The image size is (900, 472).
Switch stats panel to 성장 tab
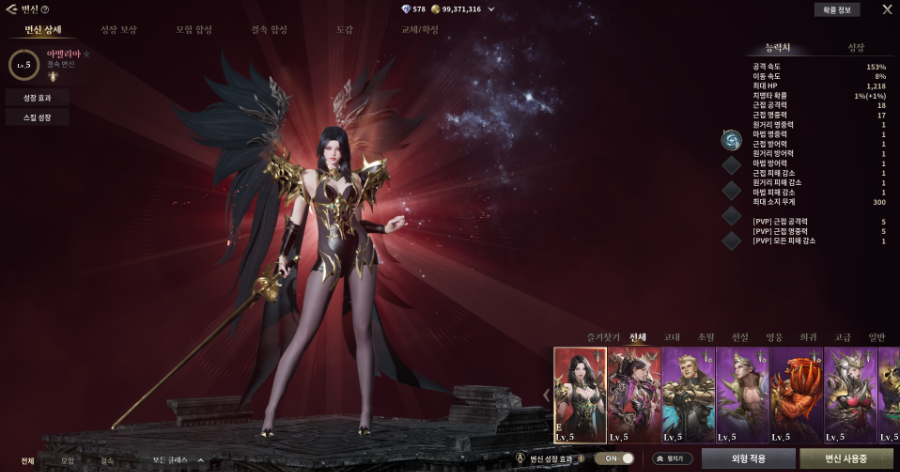click(x=856, y=48)
